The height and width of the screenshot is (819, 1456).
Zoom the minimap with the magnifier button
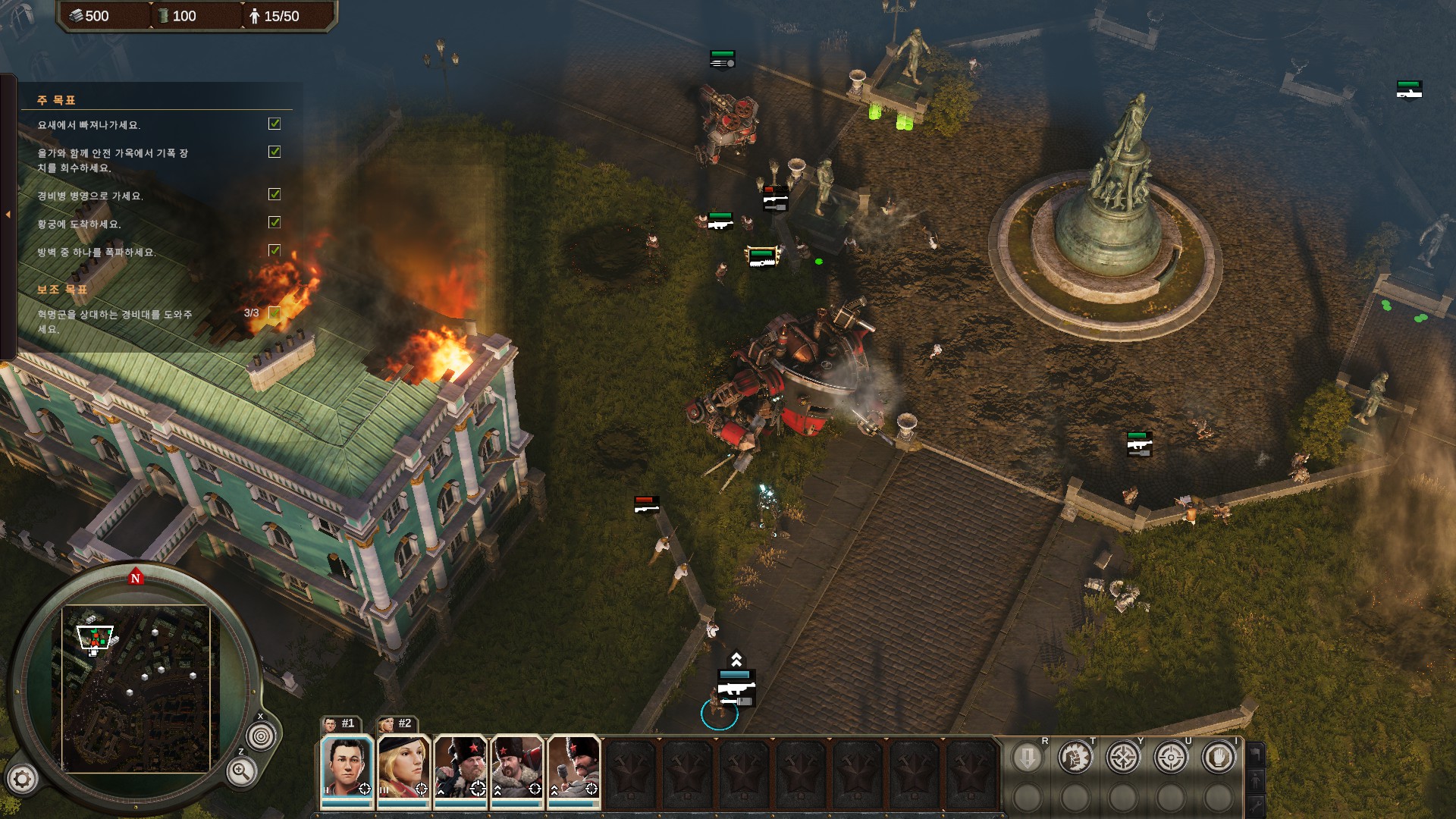(240, 772)
